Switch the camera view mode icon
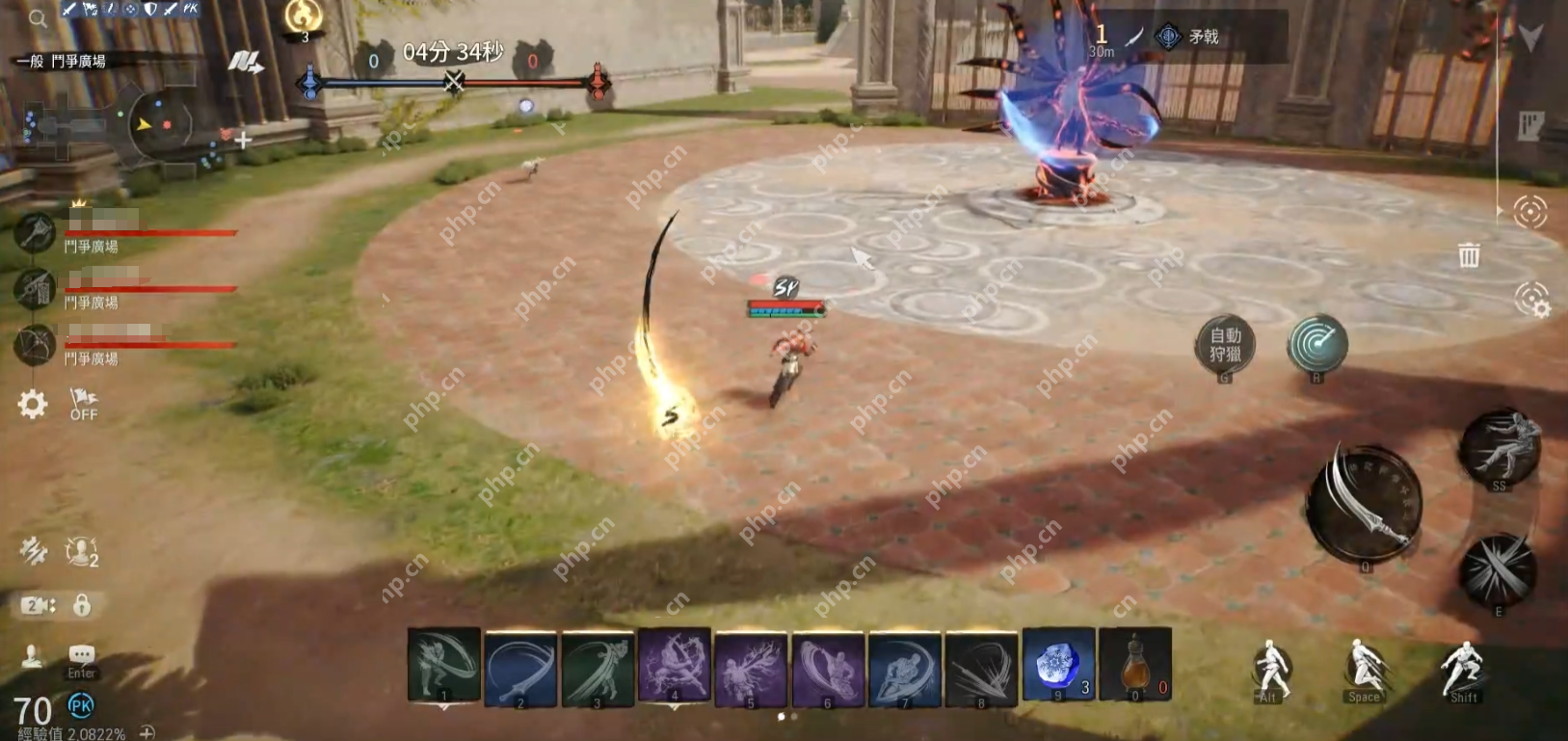The width and height of the screenshot is (1568, 741). coord(39,605)
